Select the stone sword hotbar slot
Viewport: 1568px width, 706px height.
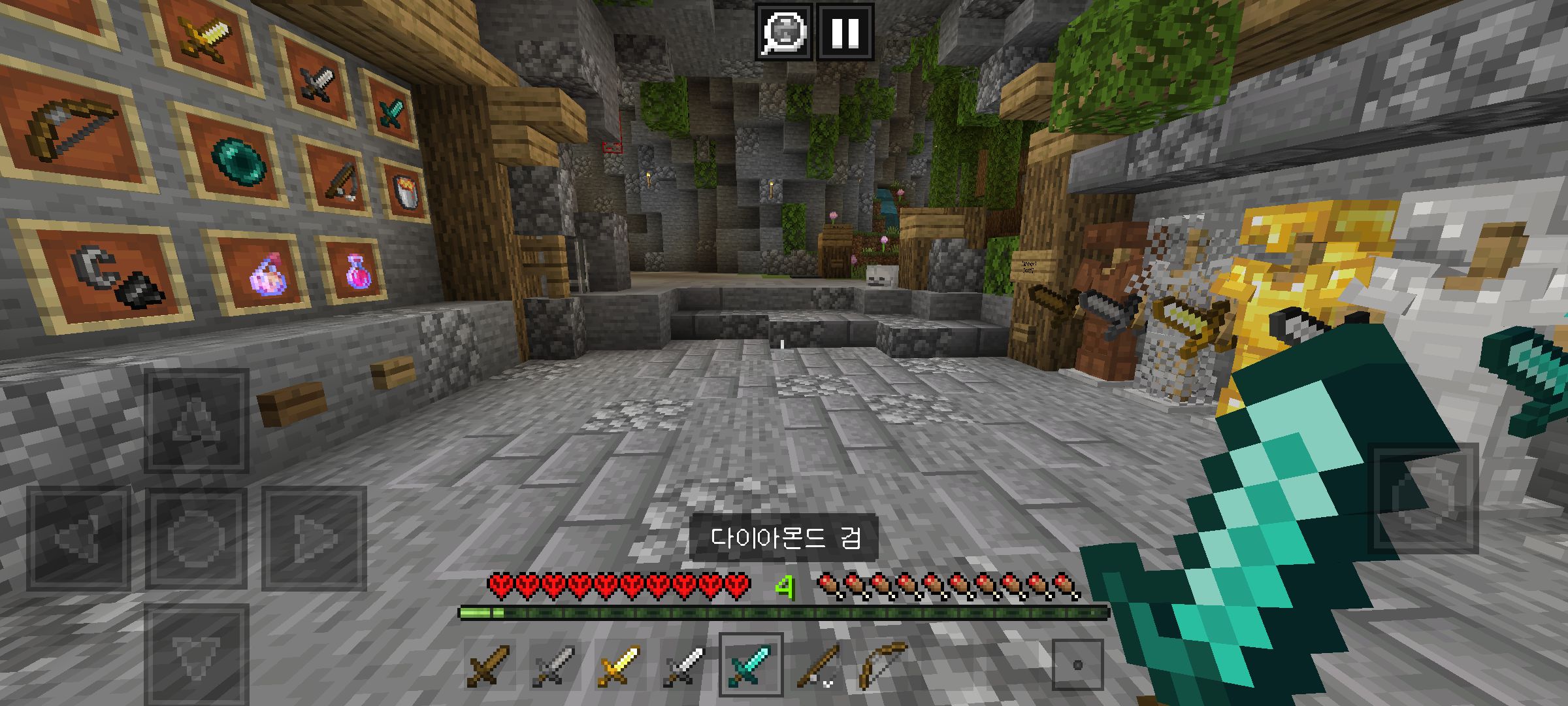(553, 665)
